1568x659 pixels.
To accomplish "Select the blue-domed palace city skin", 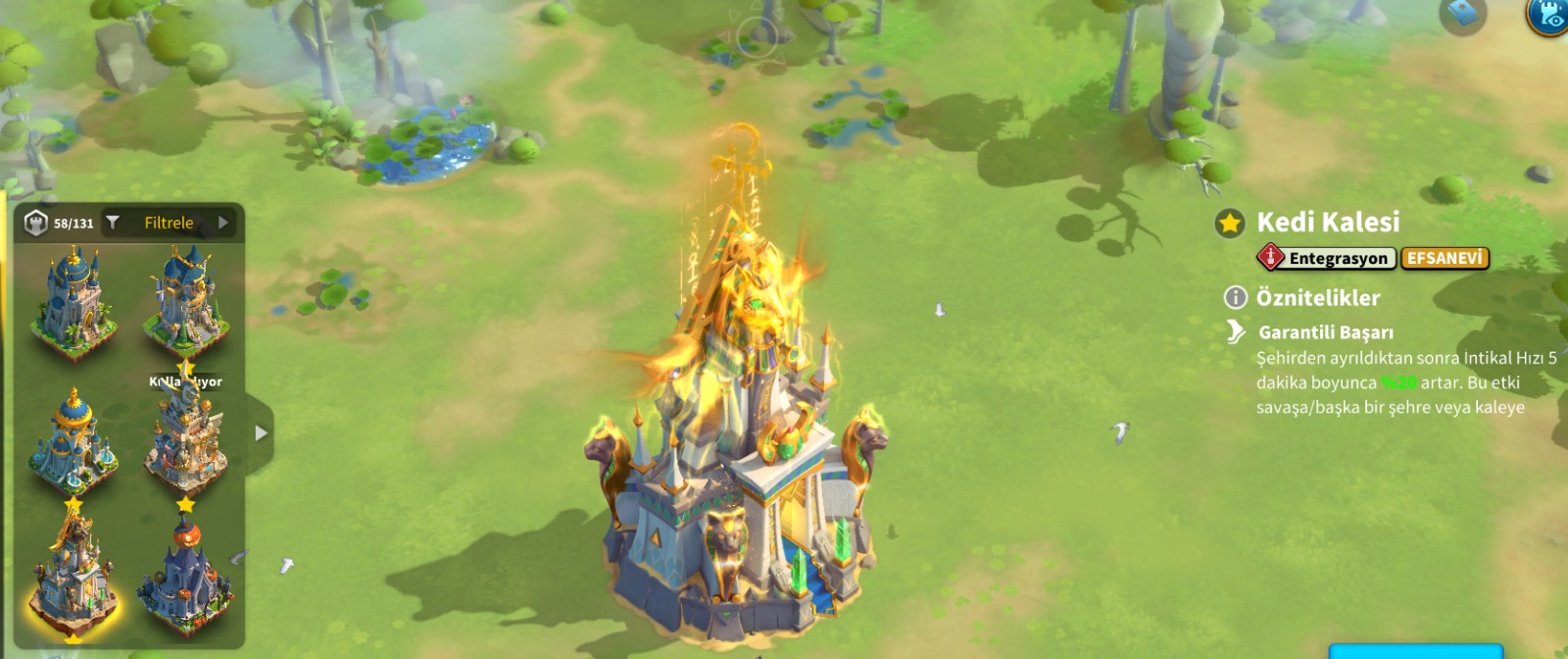I will coord(72,300).
